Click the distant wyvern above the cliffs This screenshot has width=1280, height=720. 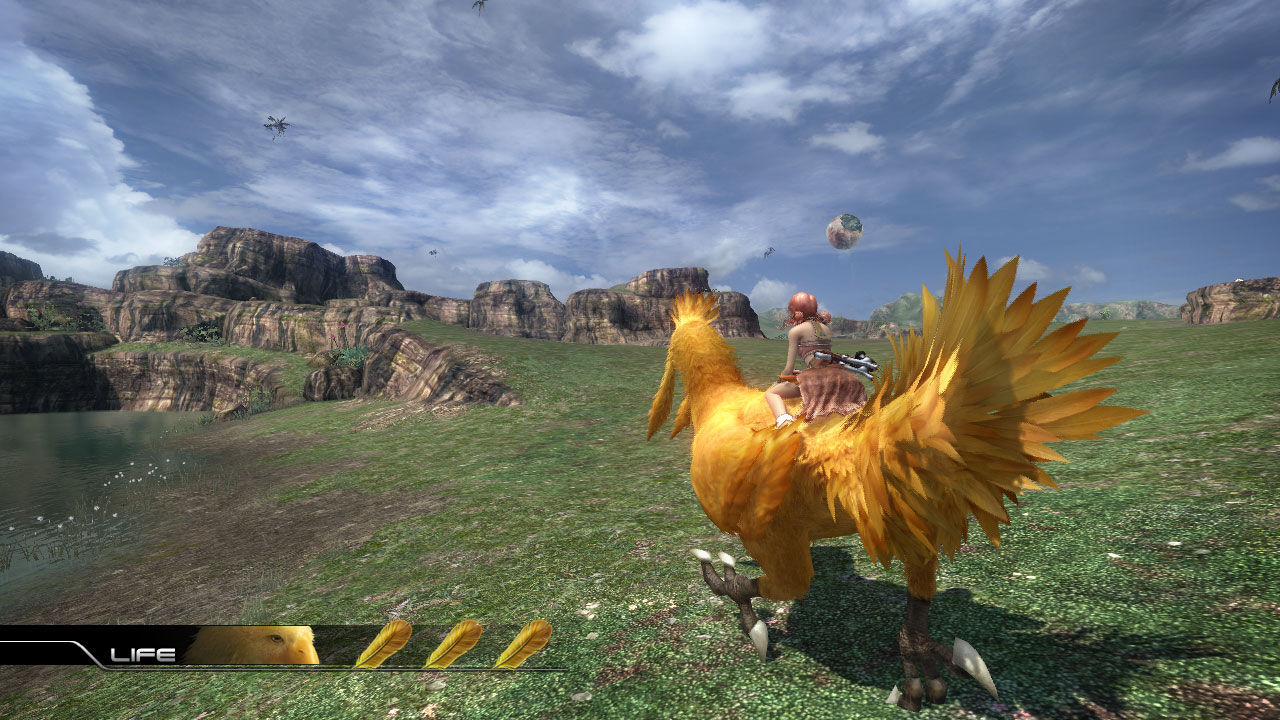(434, 251)
